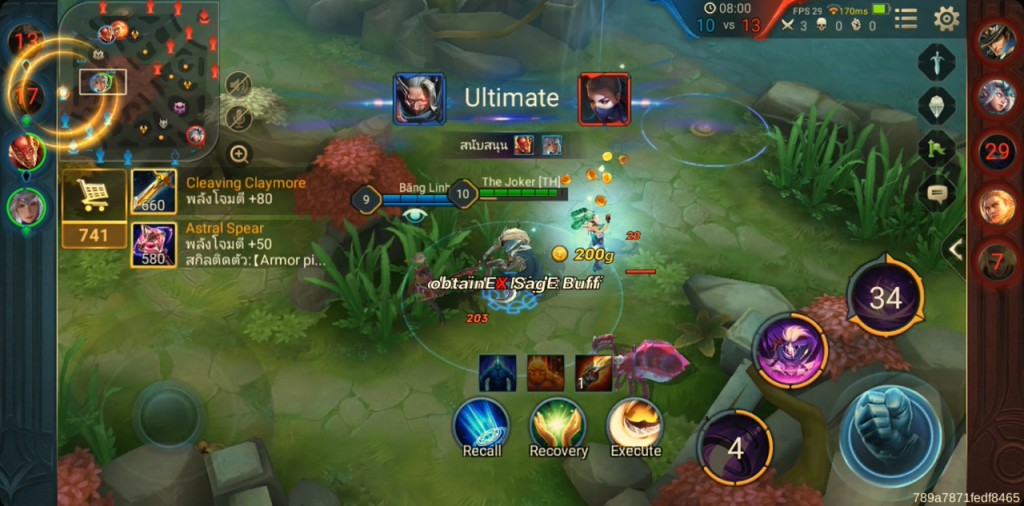Buy the recommended Astral Spear

[153, 245]
